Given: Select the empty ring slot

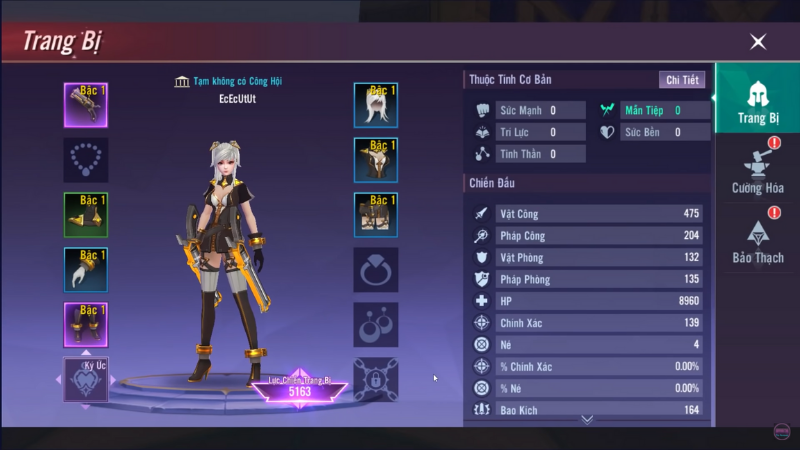Looking at the screenshot, I should click(376, 270).
